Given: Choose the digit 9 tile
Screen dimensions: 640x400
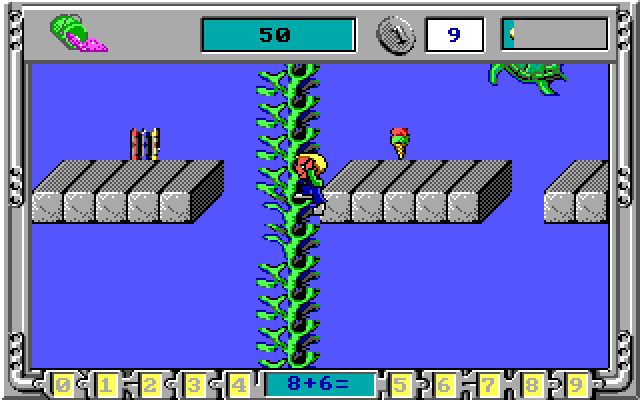Looking at the screenshot, I should coord(576,384).
